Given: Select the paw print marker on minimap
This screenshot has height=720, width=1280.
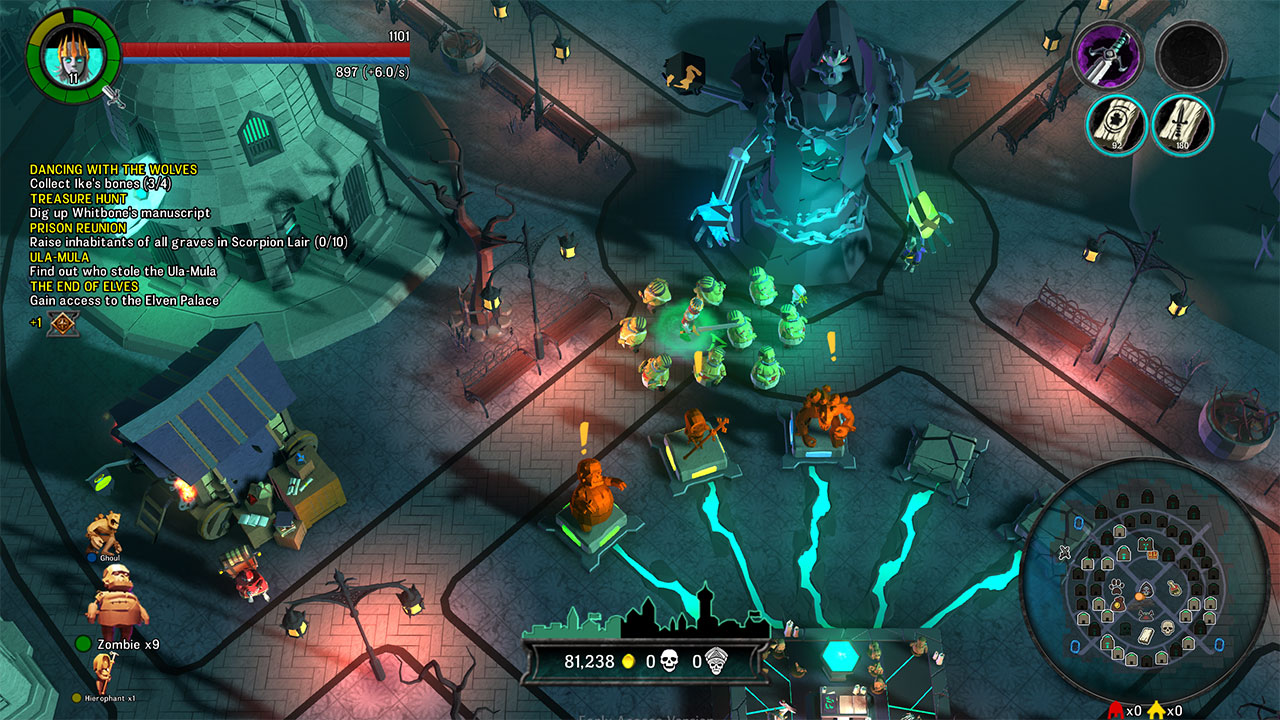Looking at the screenshot, I should (x=1116, y=586).
